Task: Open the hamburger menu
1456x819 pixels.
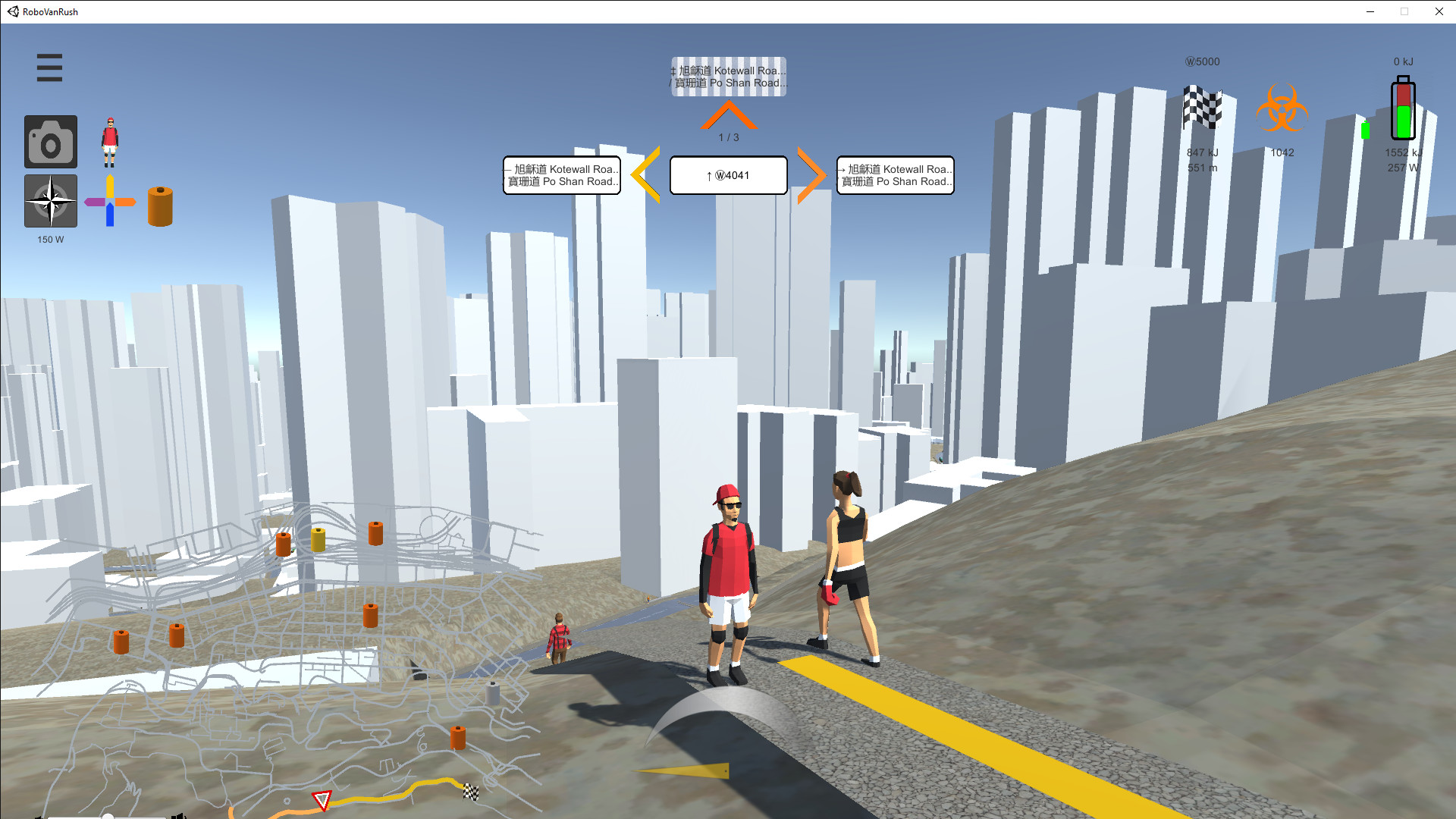Action: (x=49, y=67)
